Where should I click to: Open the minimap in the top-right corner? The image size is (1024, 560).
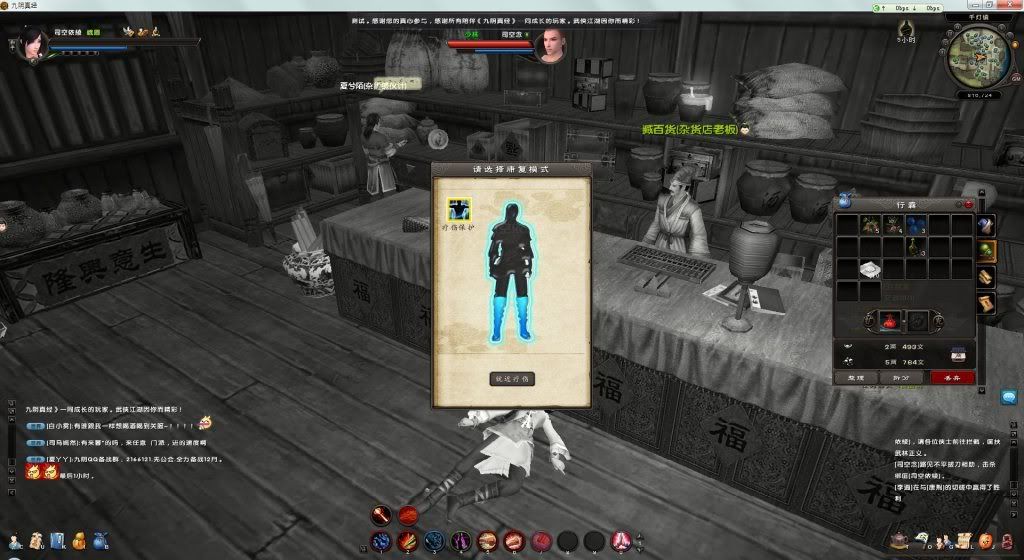coord(979,53)
